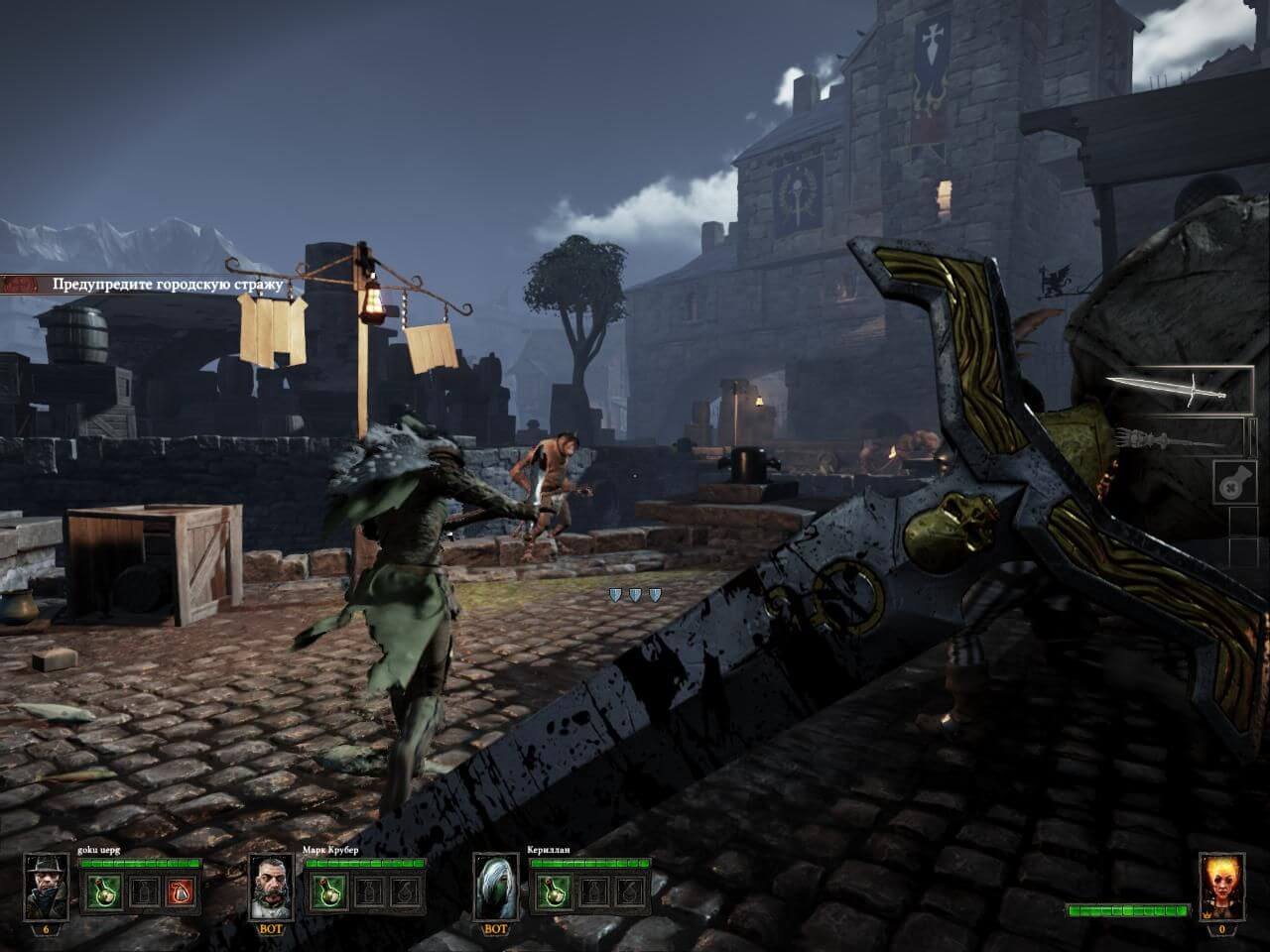This screenshot has height=952, width=1270.
Task: Select goku uepg's green potion slot
Action: 100,892
